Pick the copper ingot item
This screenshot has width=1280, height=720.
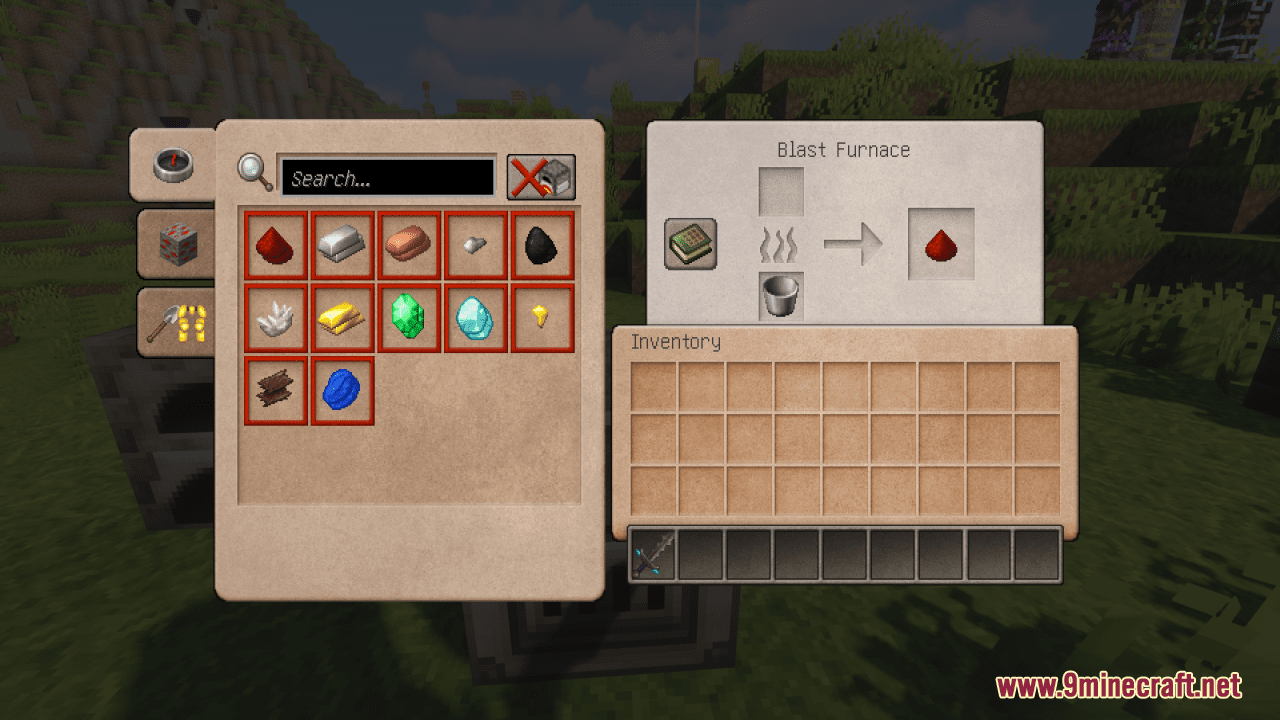click(409, 245)
